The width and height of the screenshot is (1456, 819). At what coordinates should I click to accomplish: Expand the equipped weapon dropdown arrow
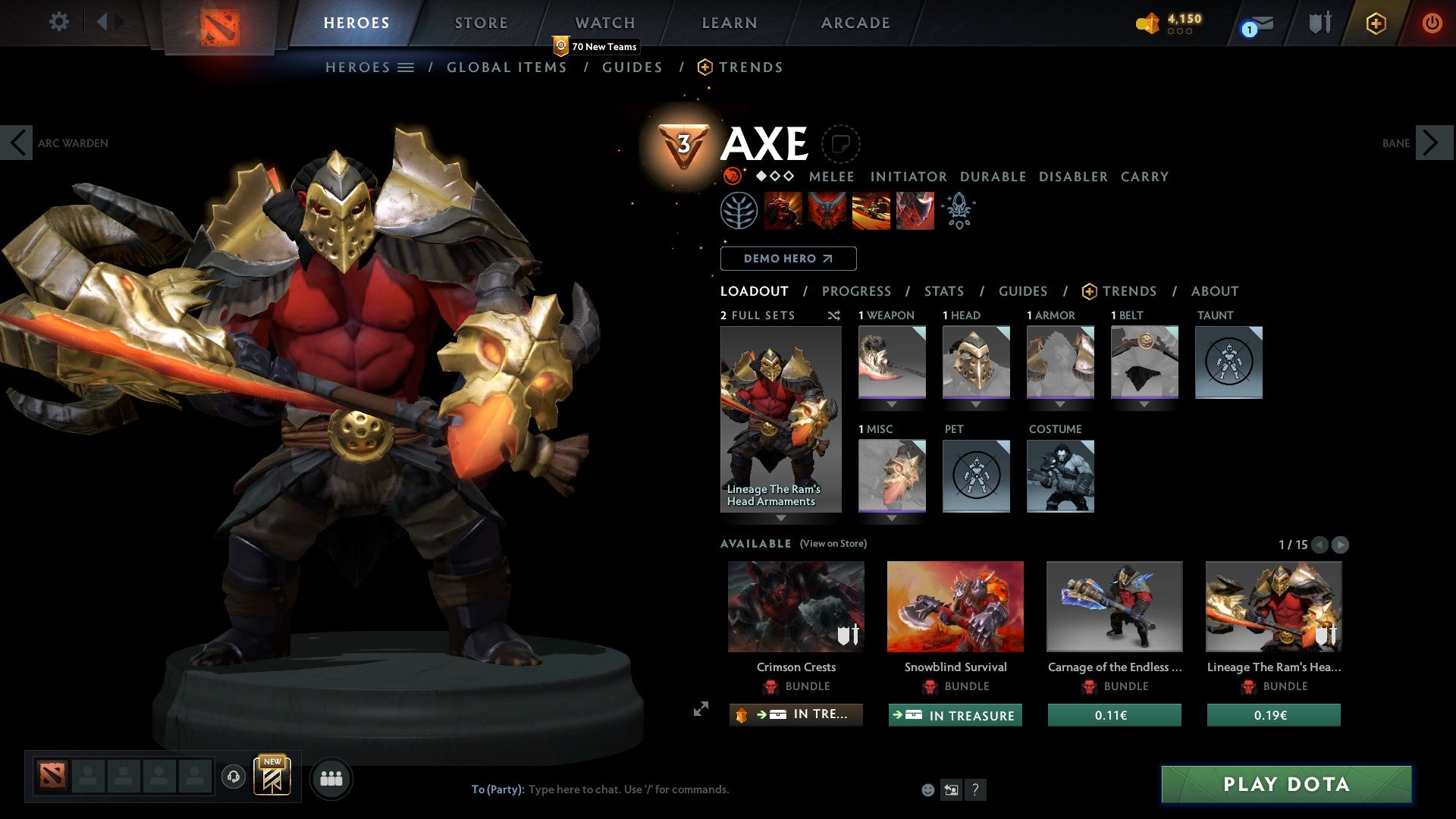892,403
